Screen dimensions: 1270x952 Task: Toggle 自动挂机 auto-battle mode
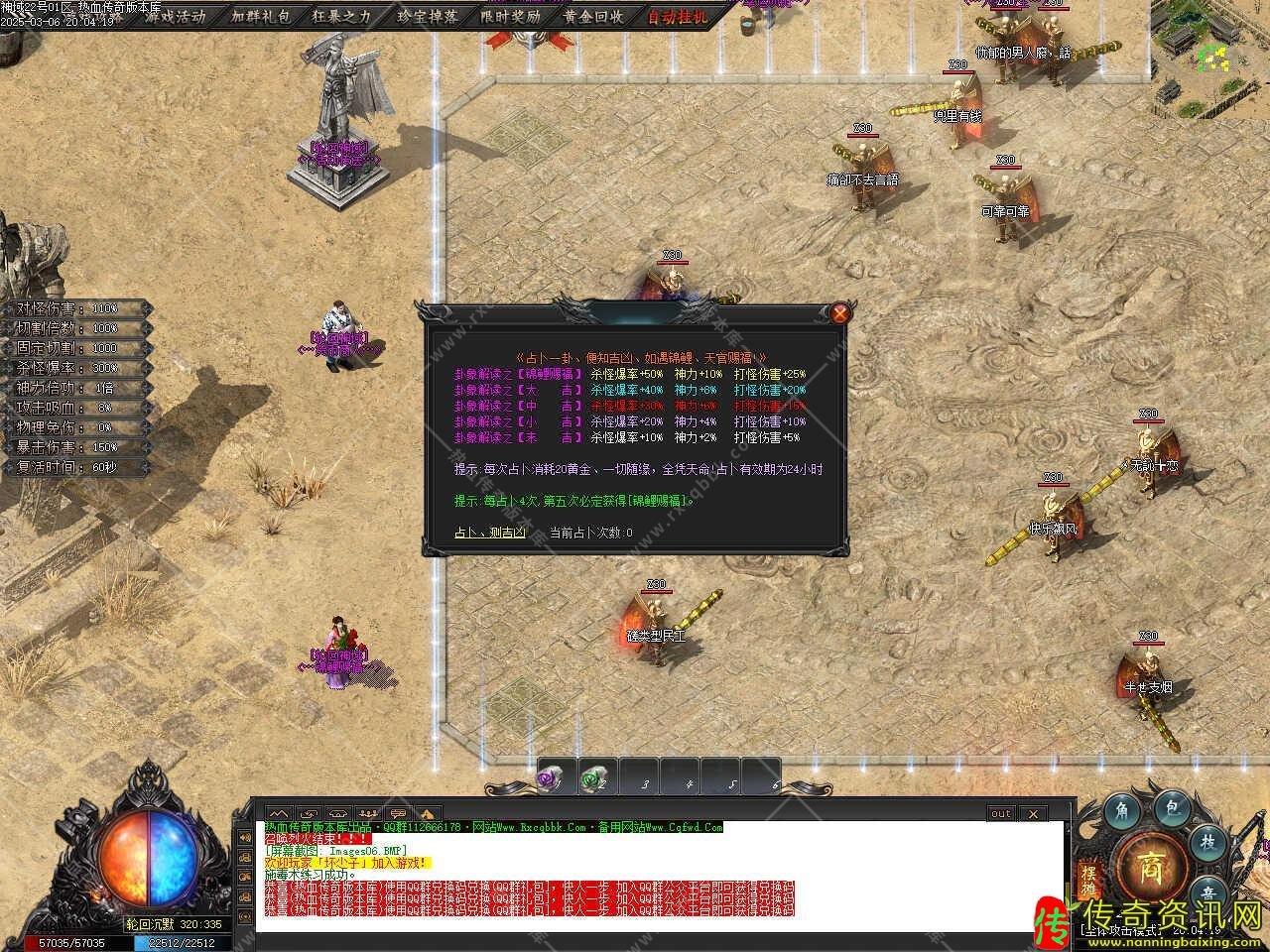tap(678, 16)
